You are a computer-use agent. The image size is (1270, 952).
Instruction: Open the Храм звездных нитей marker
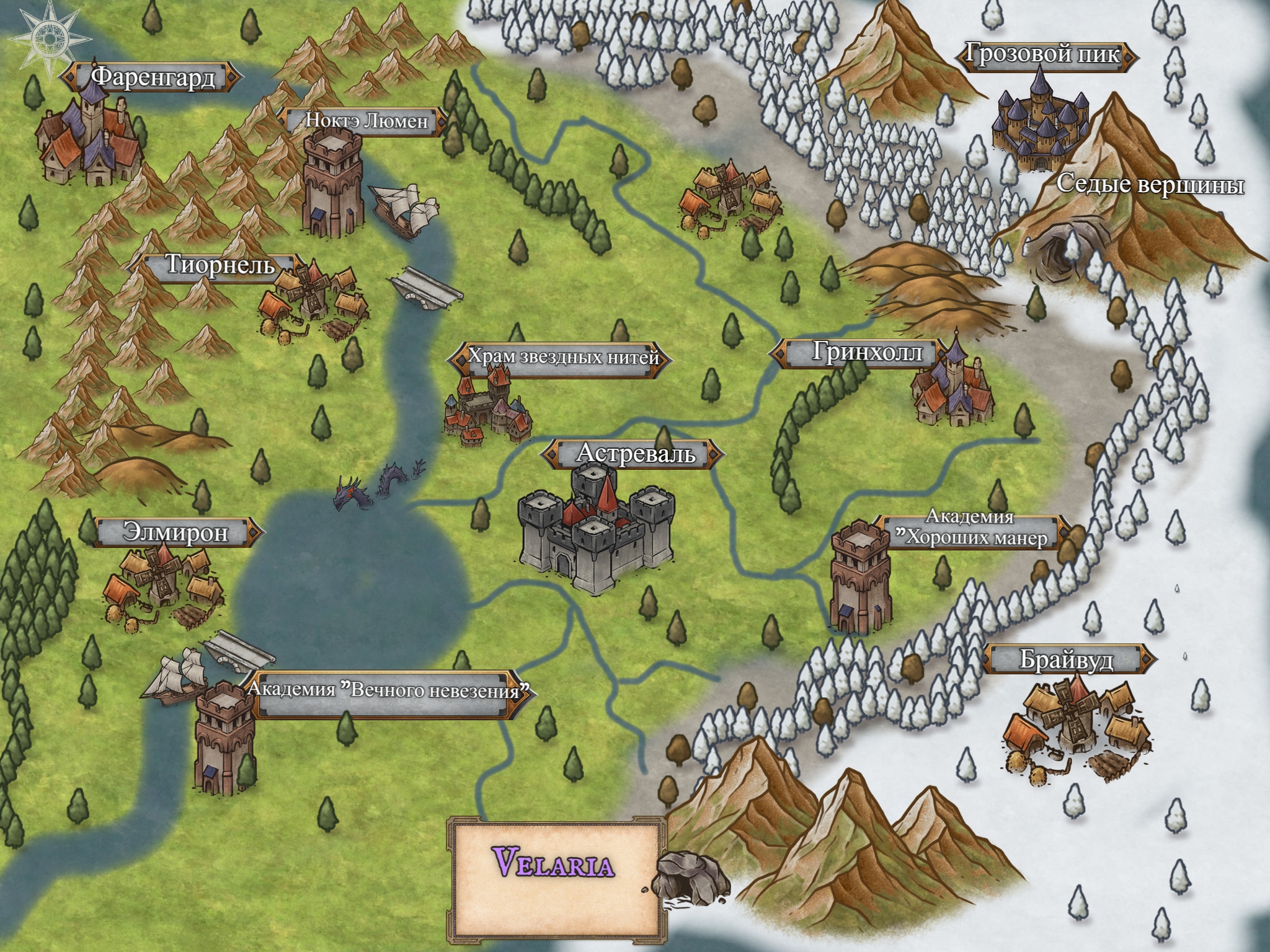[562, 358]
